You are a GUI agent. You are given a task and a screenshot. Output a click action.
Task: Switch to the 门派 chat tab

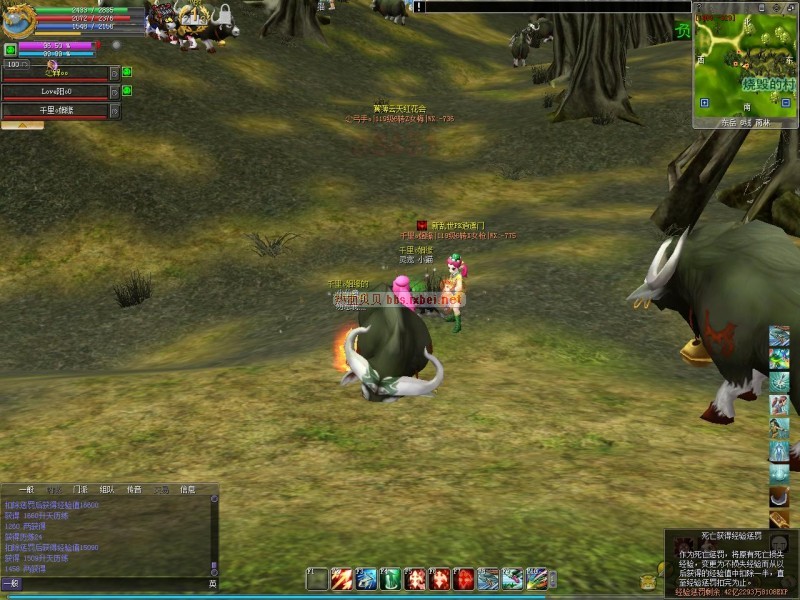80,490
